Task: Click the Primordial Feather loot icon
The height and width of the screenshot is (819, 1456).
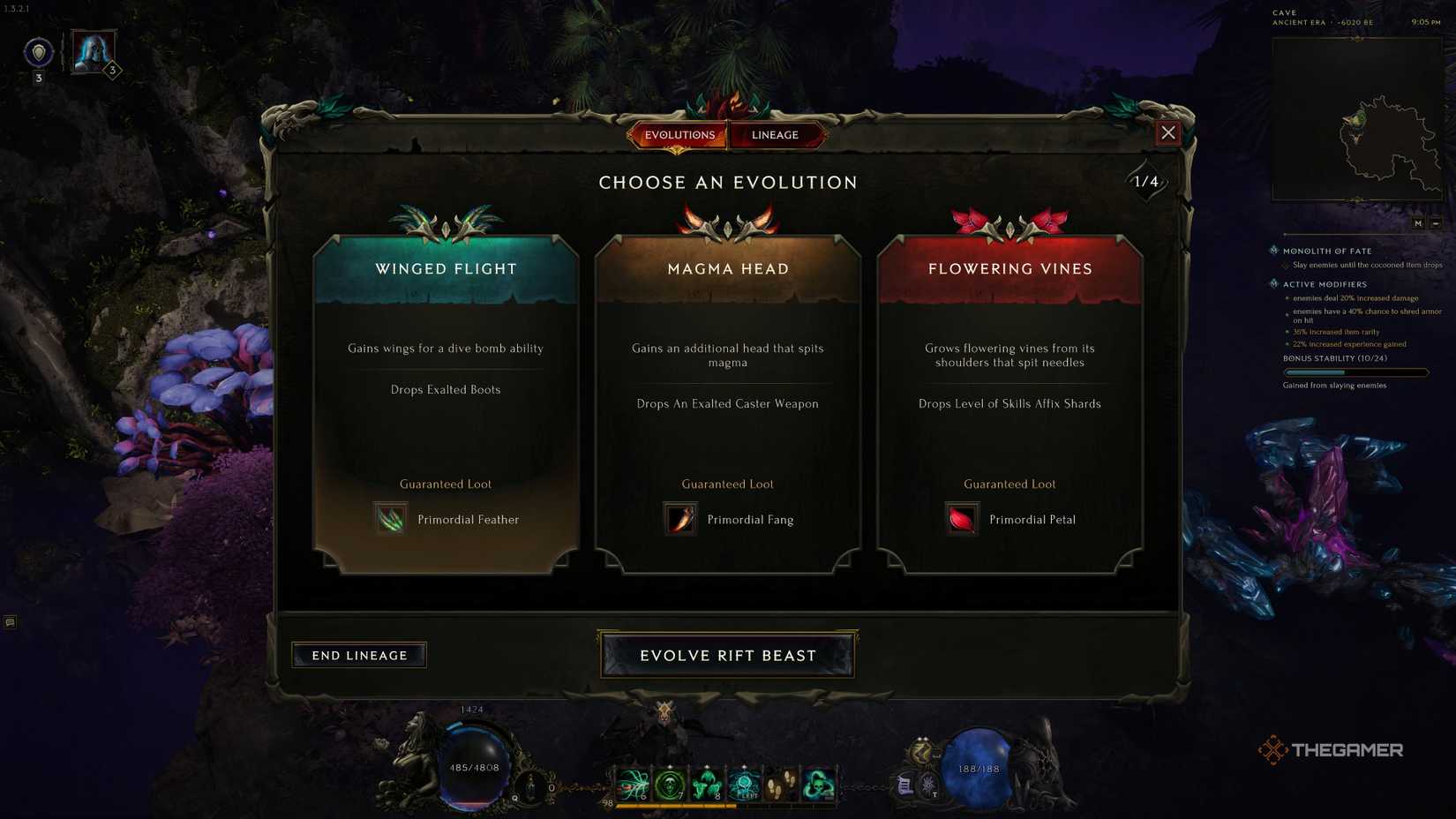Action: pos(390,519)
